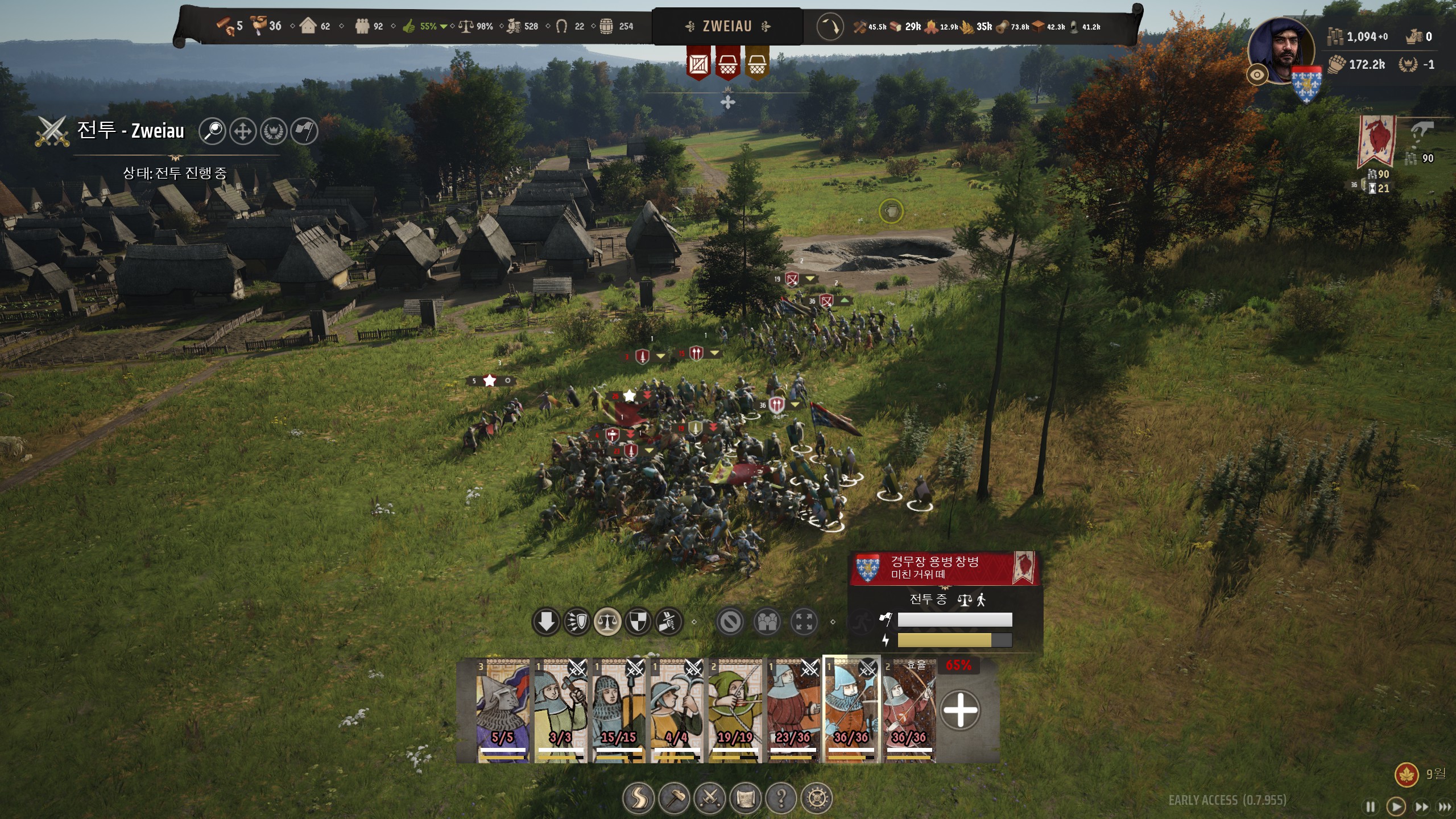Select the 19/19 green hooded archer card

(735, 711)
